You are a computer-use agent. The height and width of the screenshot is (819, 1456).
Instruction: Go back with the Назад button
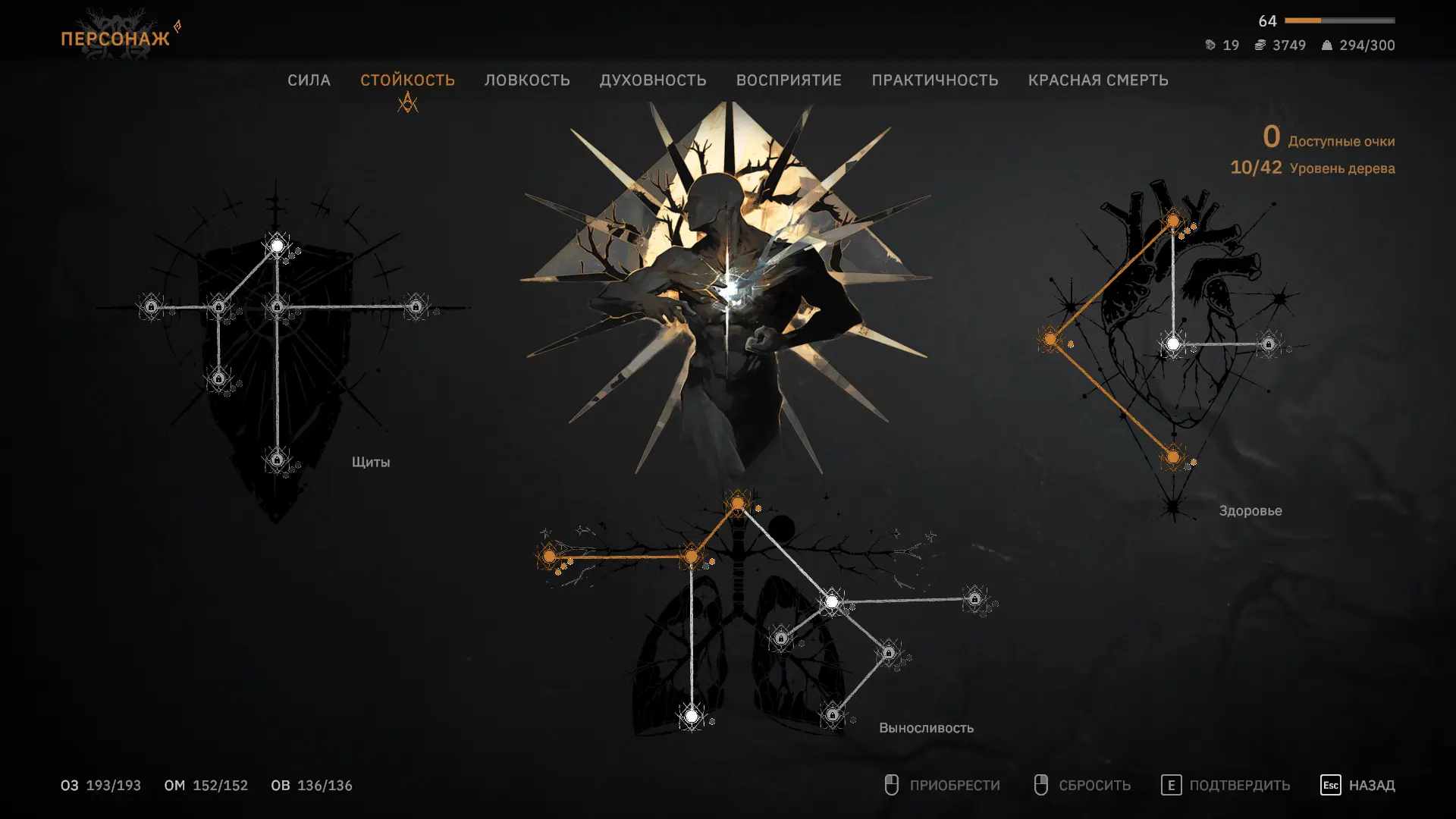click(x=1357, y=785)
